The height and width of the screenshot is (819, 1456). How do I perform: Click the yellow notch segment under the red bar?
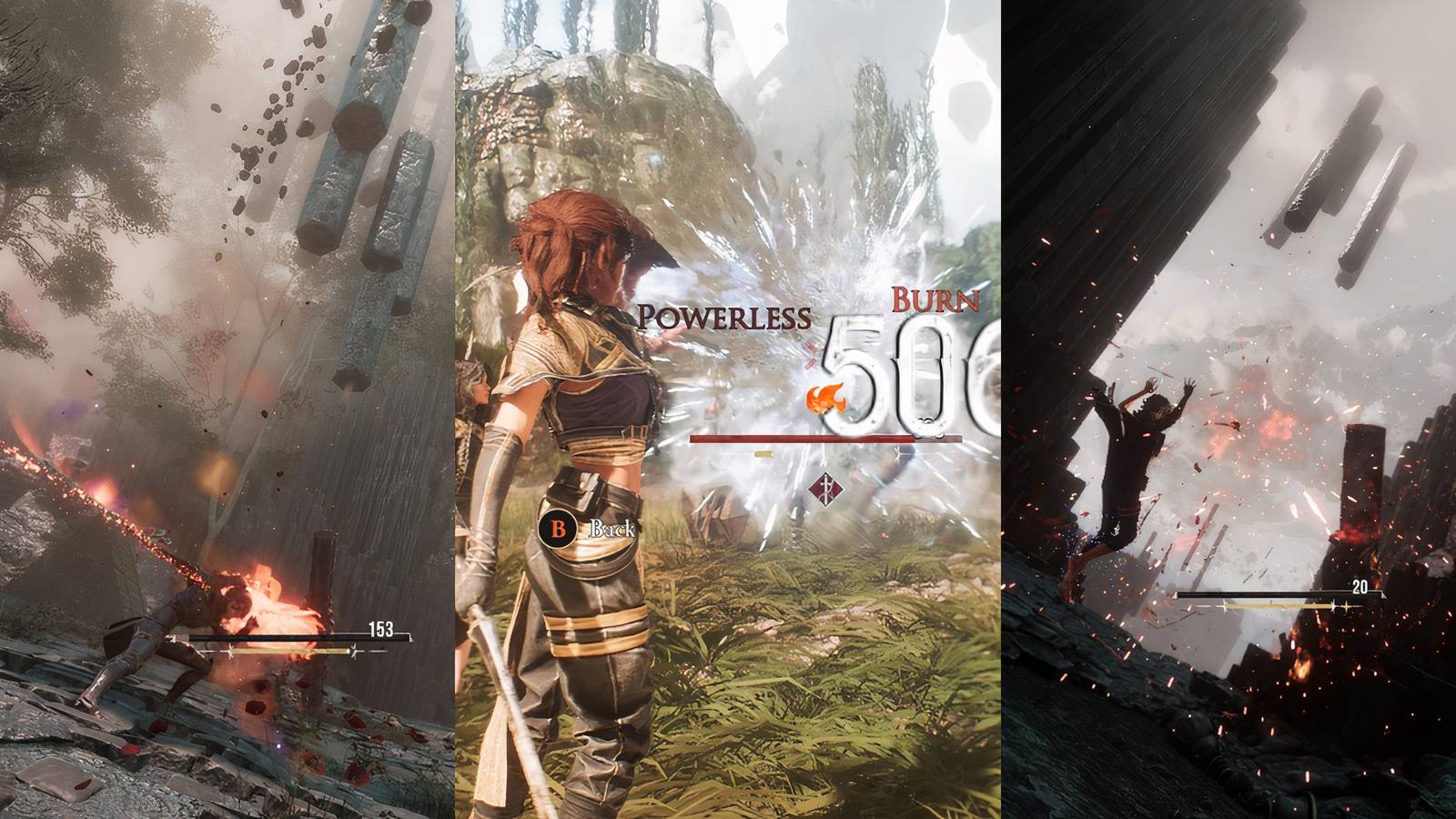click(x=762, y=454)
